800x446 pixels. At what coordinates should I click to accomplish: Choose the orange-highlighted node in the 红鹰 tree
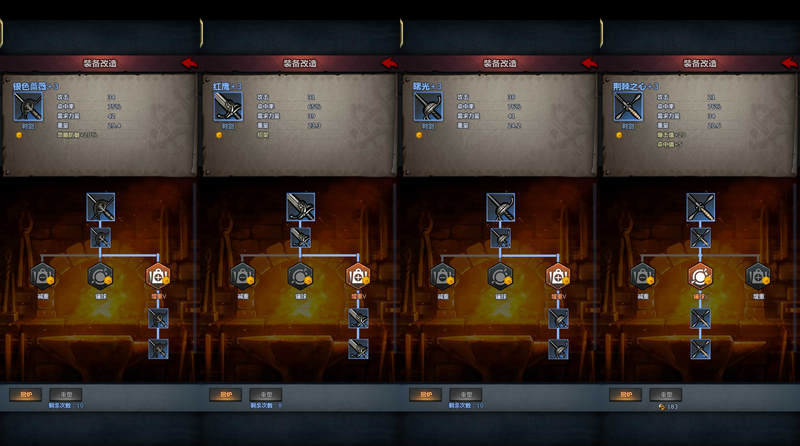click(358, 275)
